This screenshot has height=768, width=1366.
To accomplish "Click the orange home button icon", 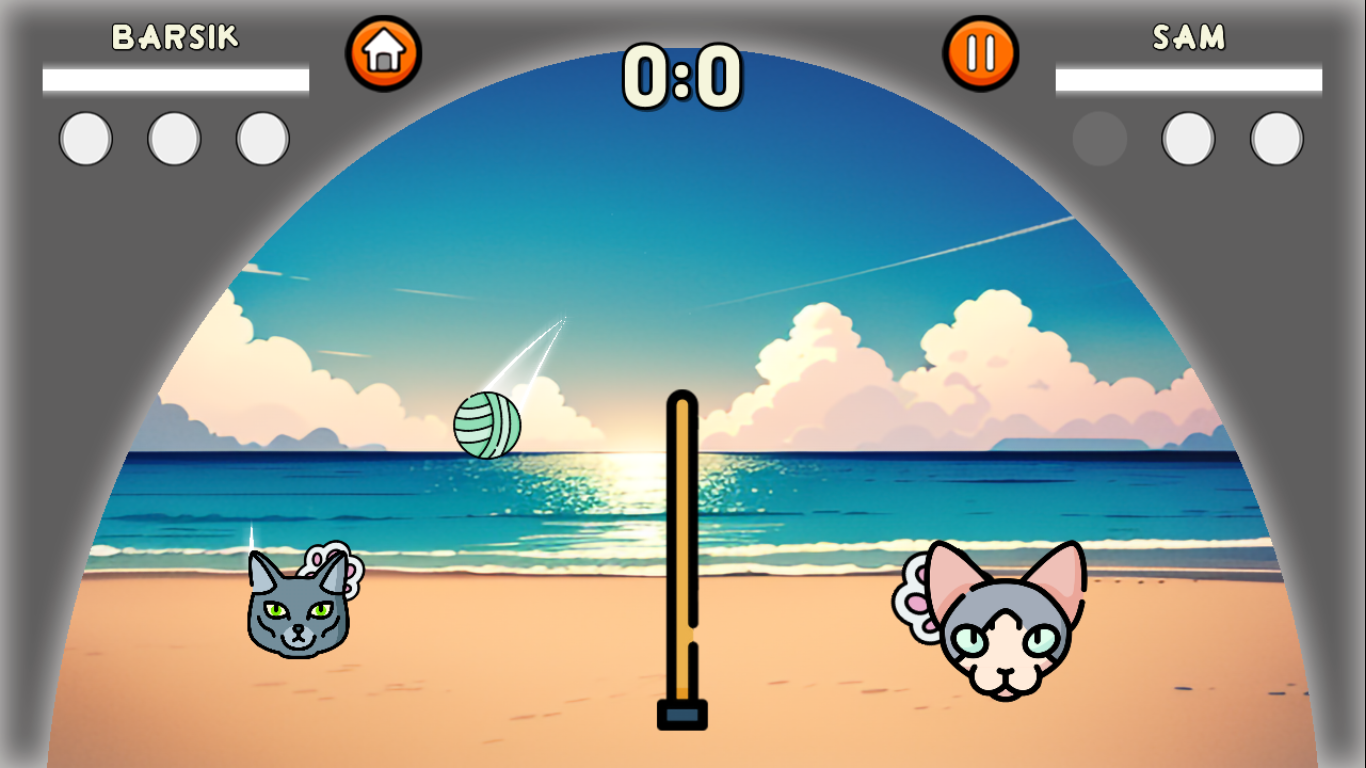I will (384, 51).
